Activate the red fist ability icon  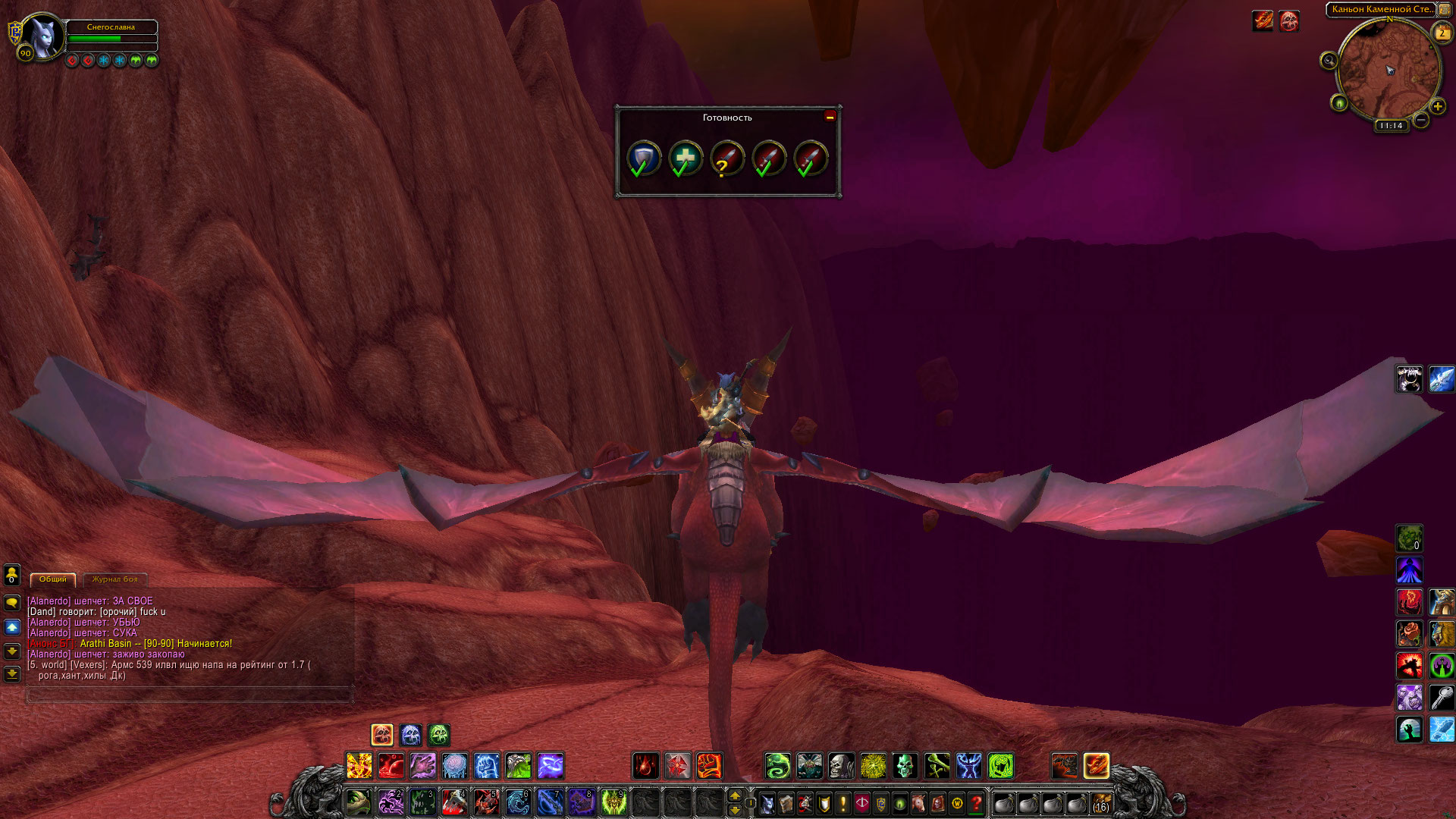click(709, 766)
